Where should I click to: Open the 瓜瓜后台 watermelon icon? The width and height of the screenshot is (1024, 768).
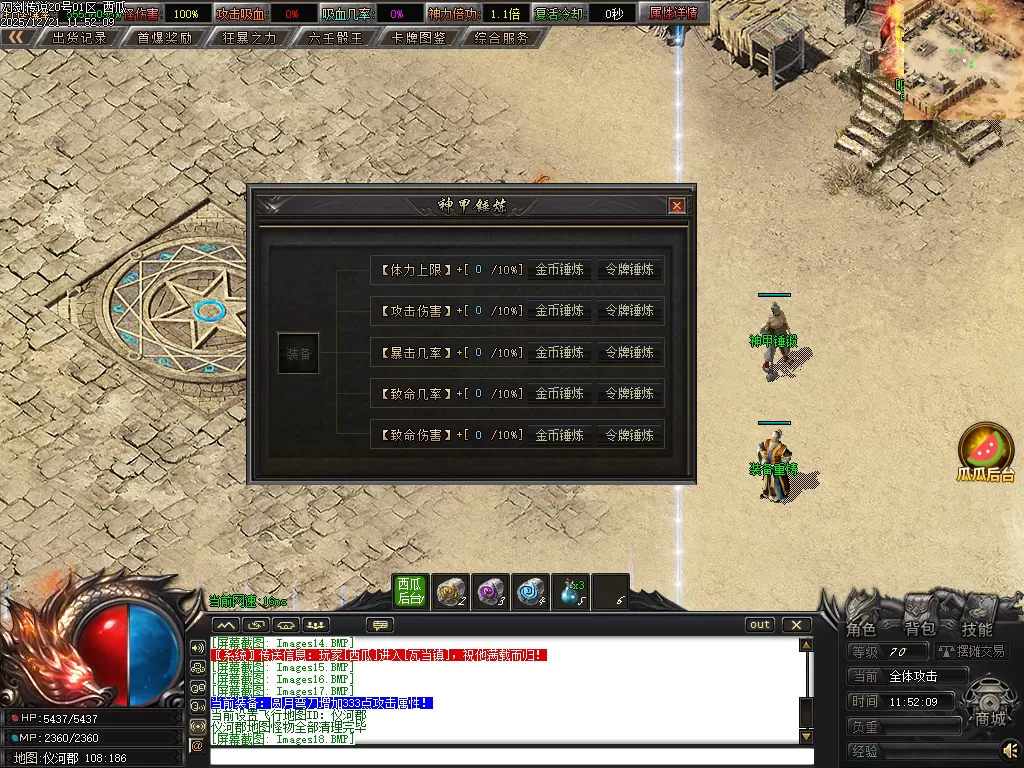[986, 449]
